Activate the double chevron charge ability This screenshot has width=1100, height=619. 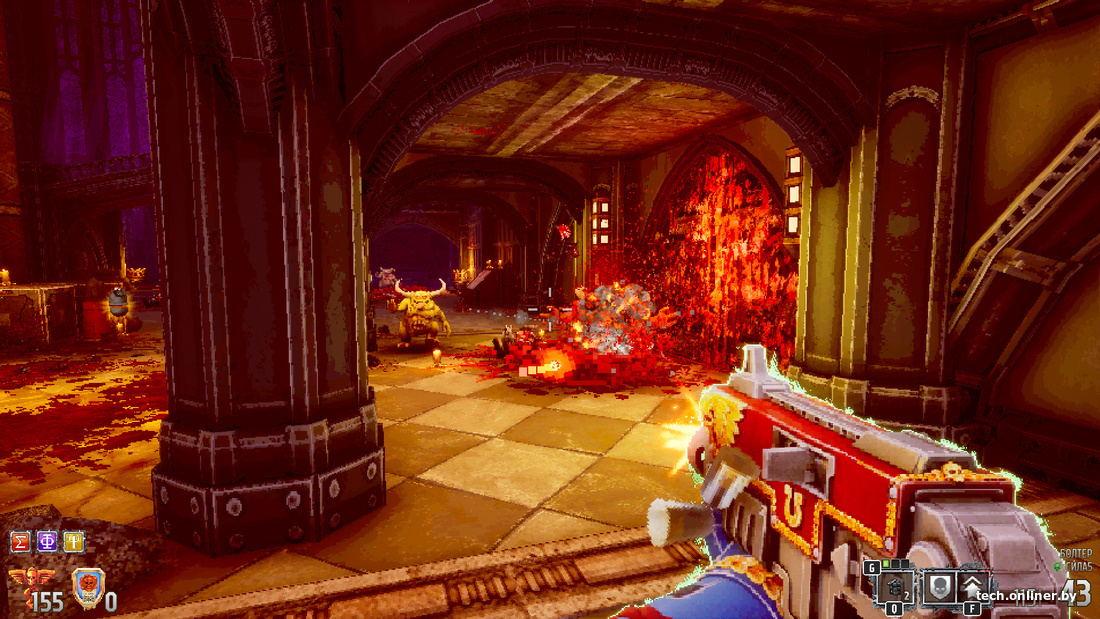[x=973, y=587]
